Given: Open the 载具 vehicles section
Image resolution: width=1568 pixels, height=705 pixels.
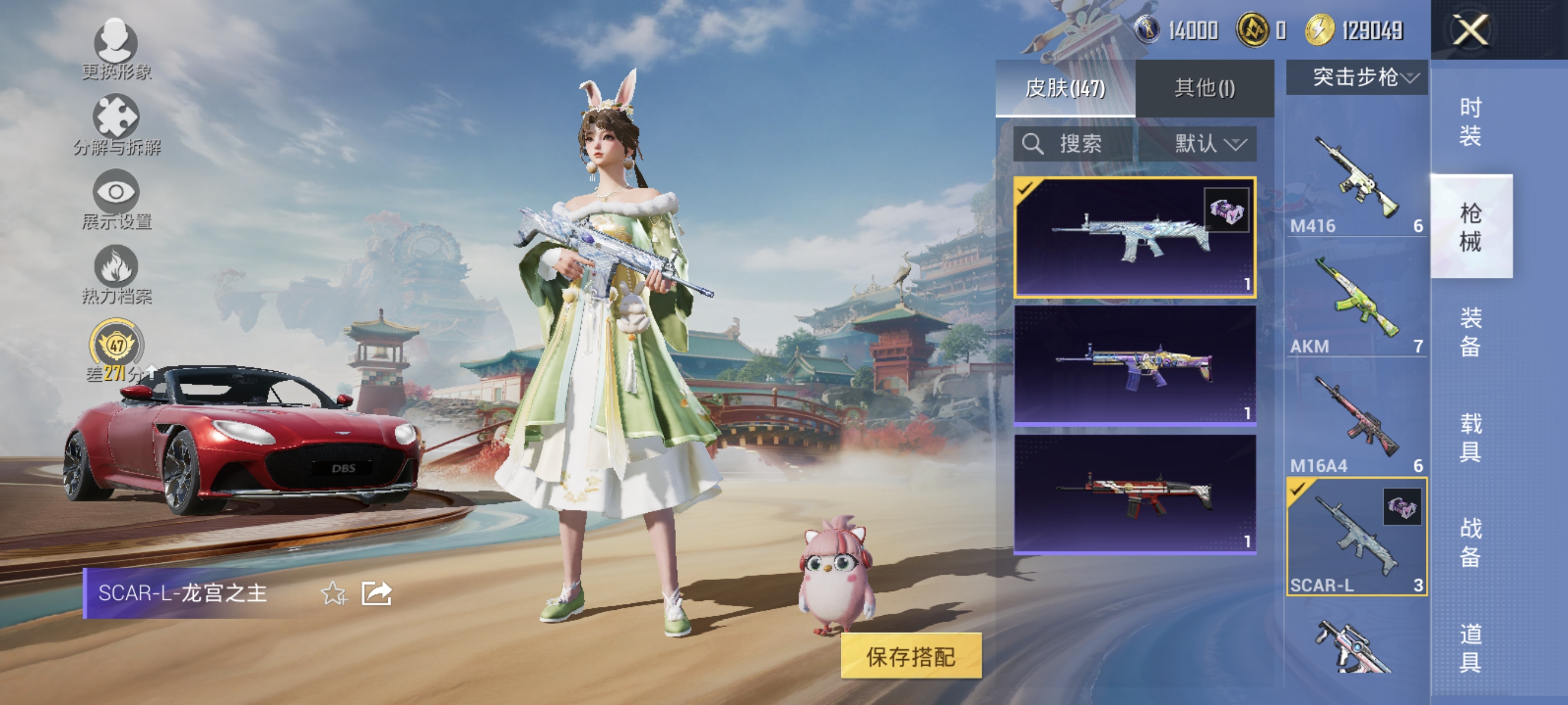Looking at the screenshot, I should coord(1472,437).
